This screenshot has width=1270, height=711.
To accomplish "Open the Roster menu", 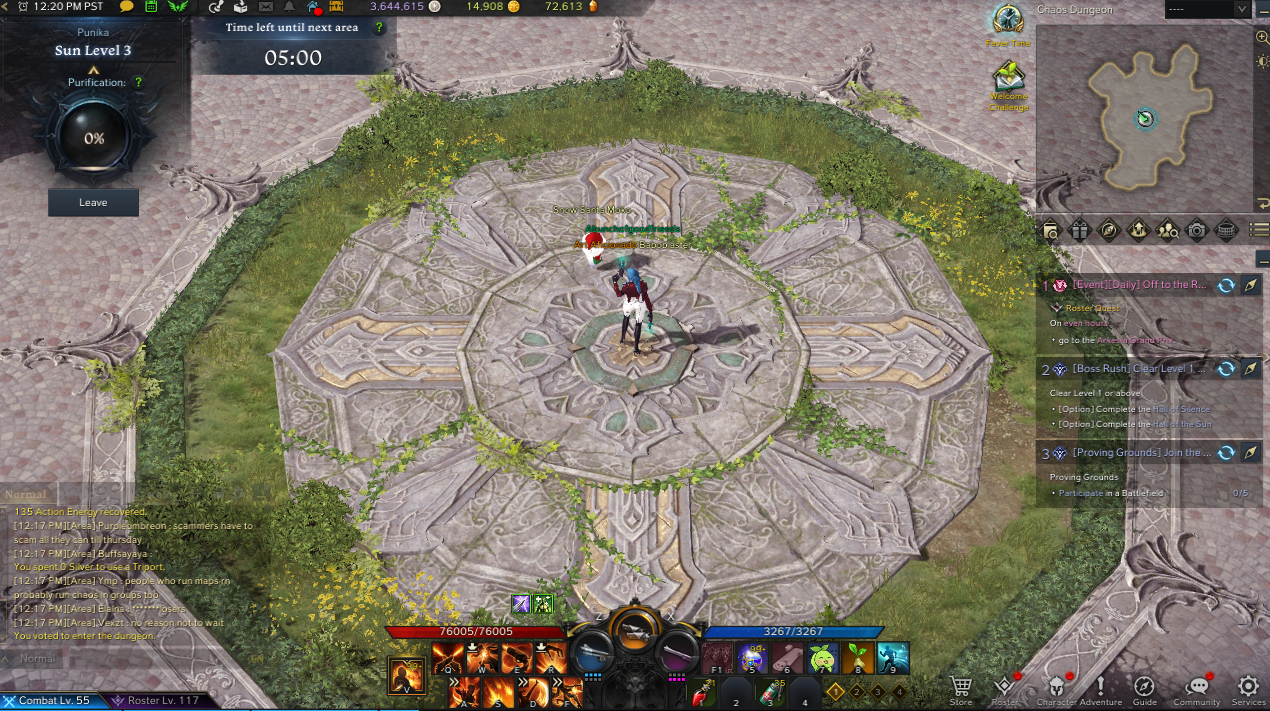I will coord(1004,687).
